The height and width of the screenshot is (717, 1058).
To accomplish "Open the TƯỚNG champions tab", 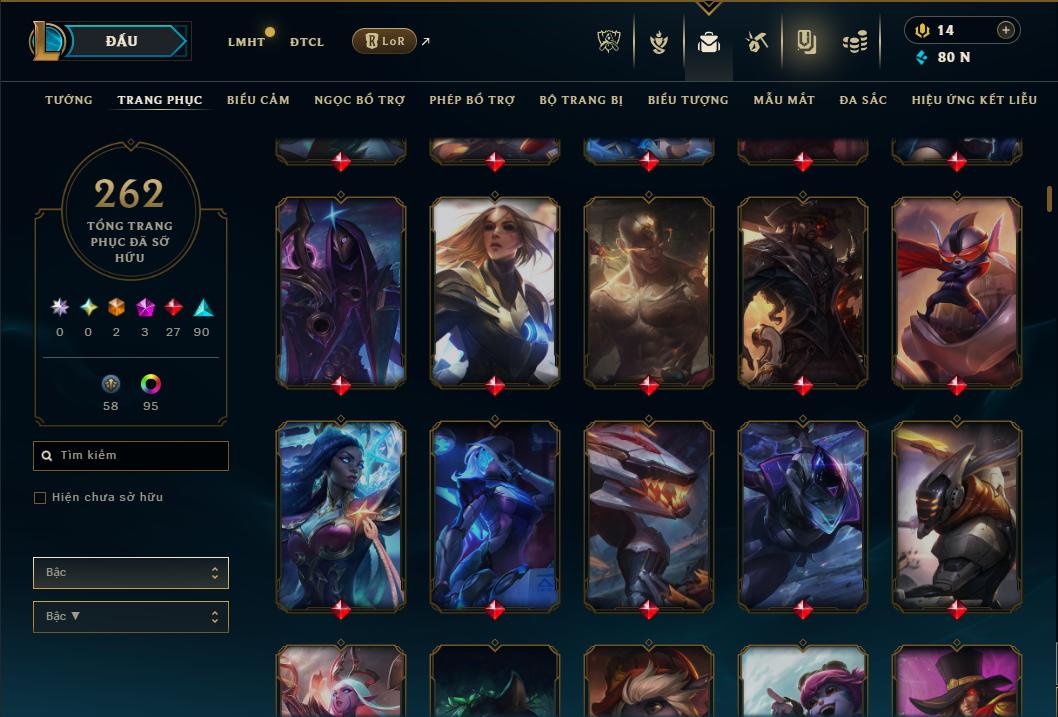I will (x=69, y=100).
